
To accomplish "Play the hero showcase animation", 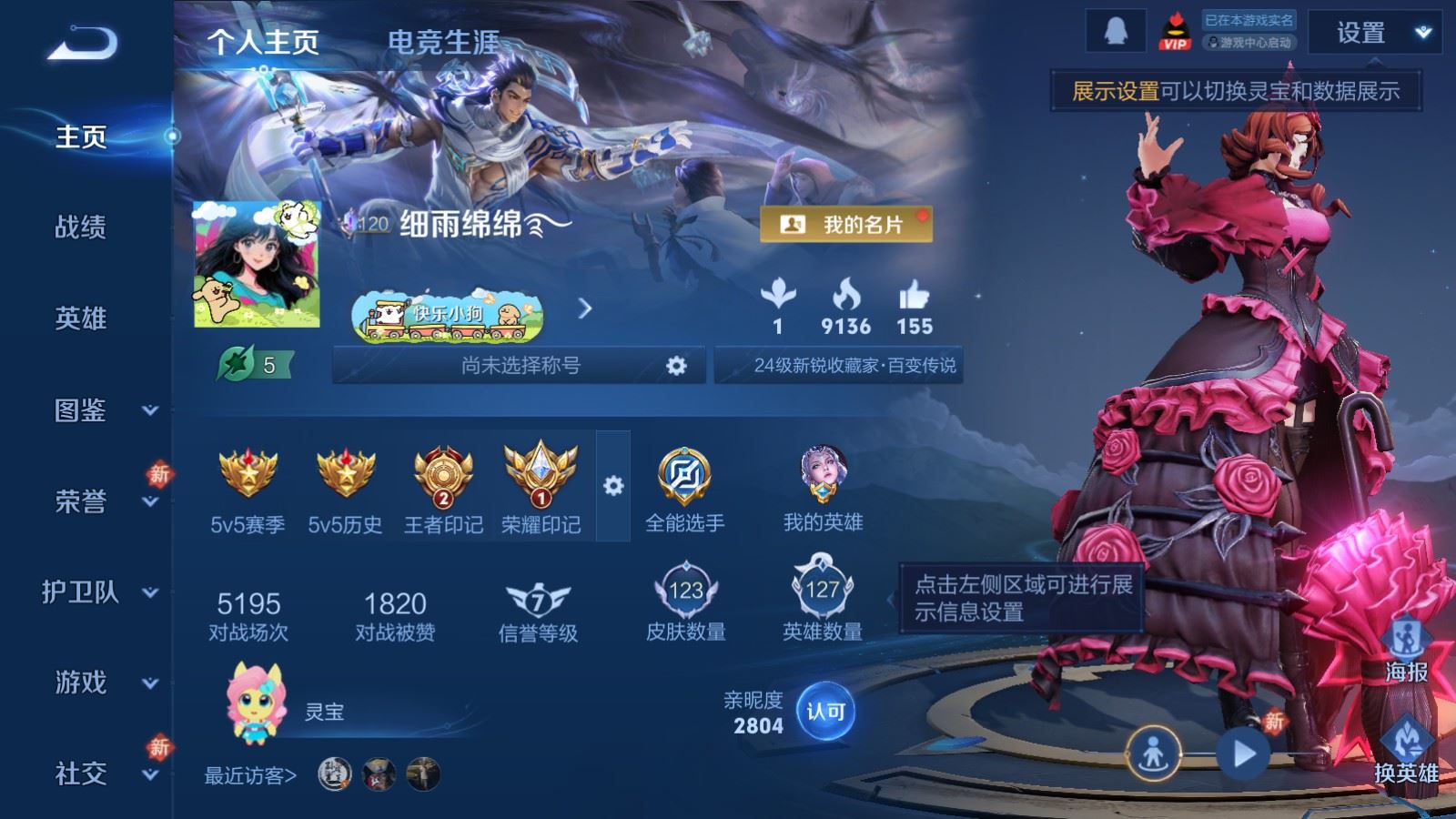I will (x=1243, y=753).
